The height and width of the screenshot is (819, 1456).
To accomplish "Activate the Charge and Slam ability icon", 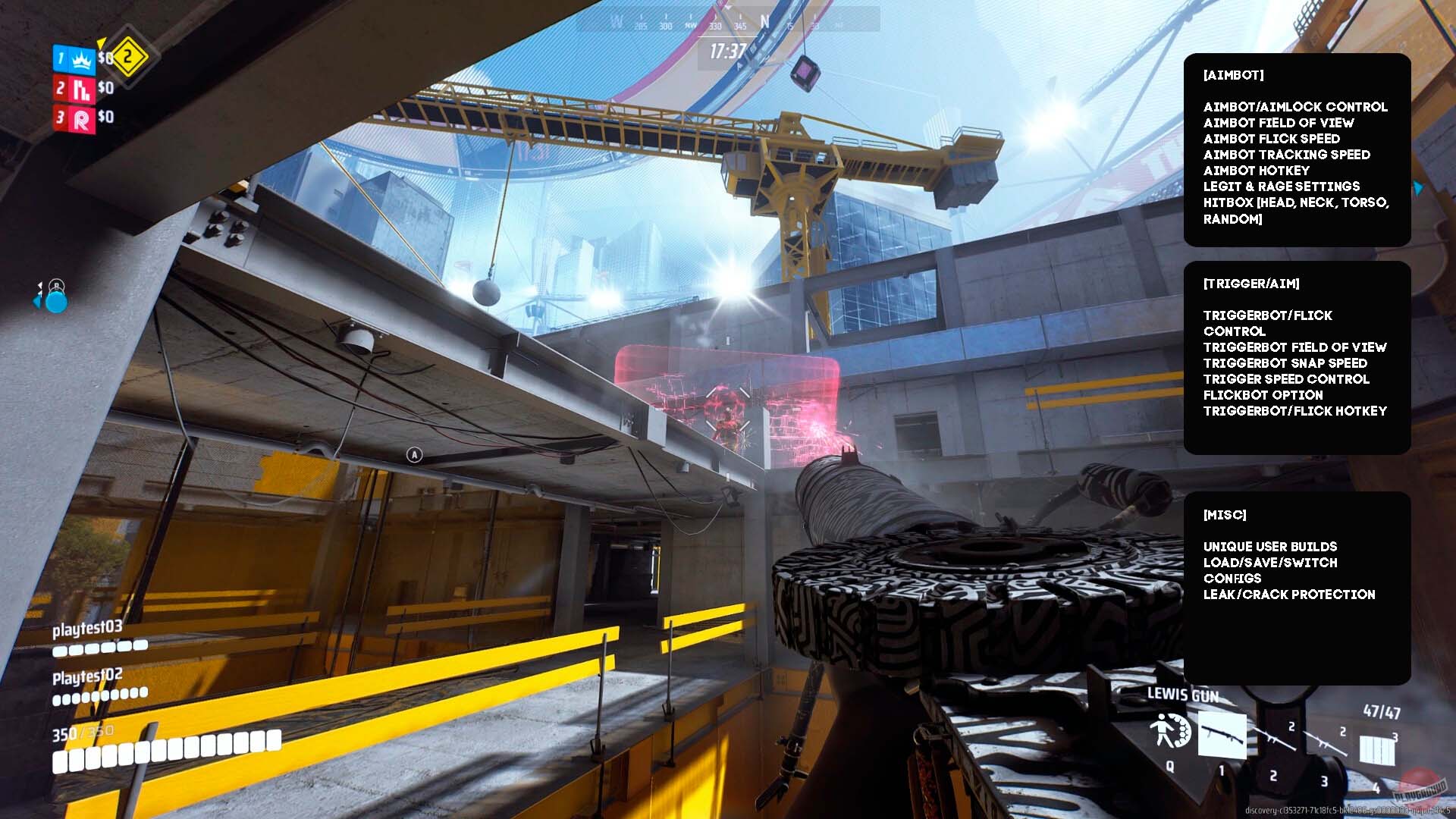I will 1170,731.
